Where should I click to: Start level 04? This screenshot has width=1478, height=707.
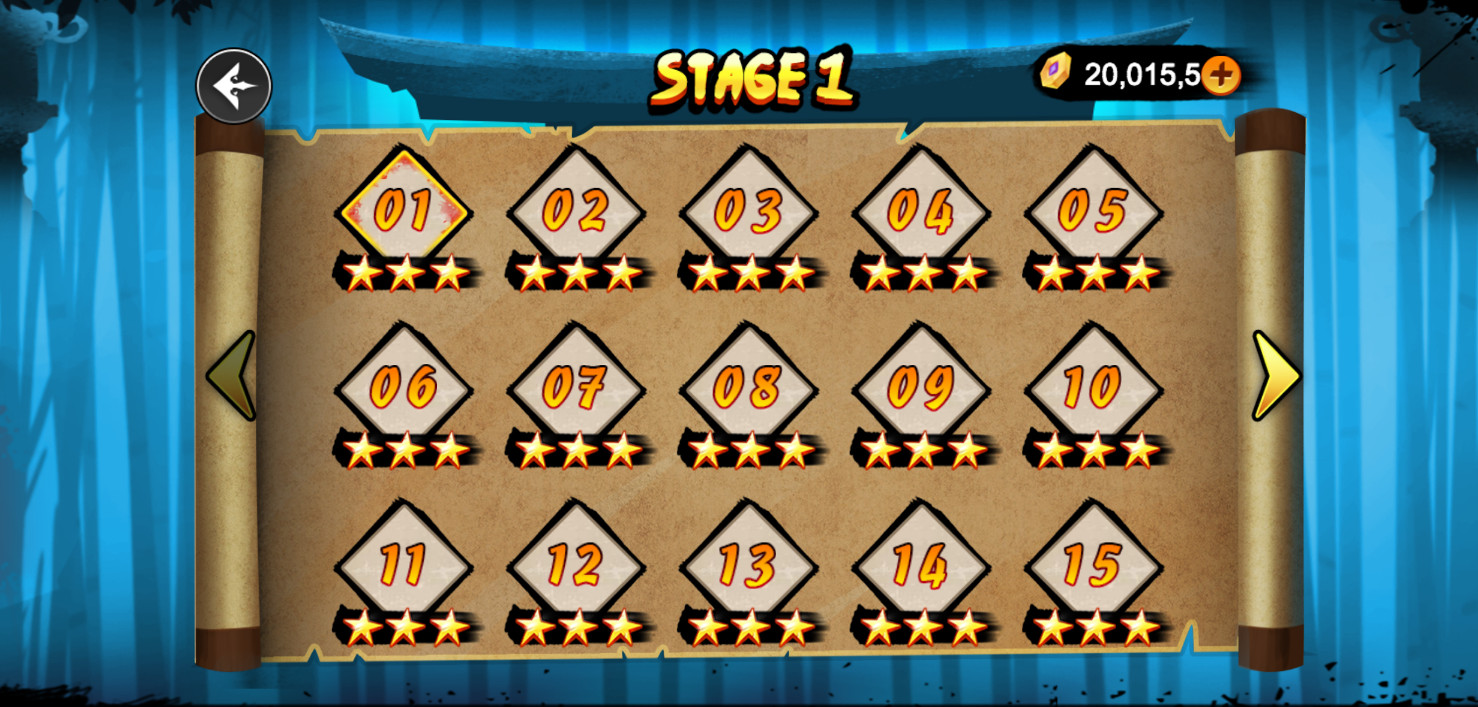tap(920, 210)
